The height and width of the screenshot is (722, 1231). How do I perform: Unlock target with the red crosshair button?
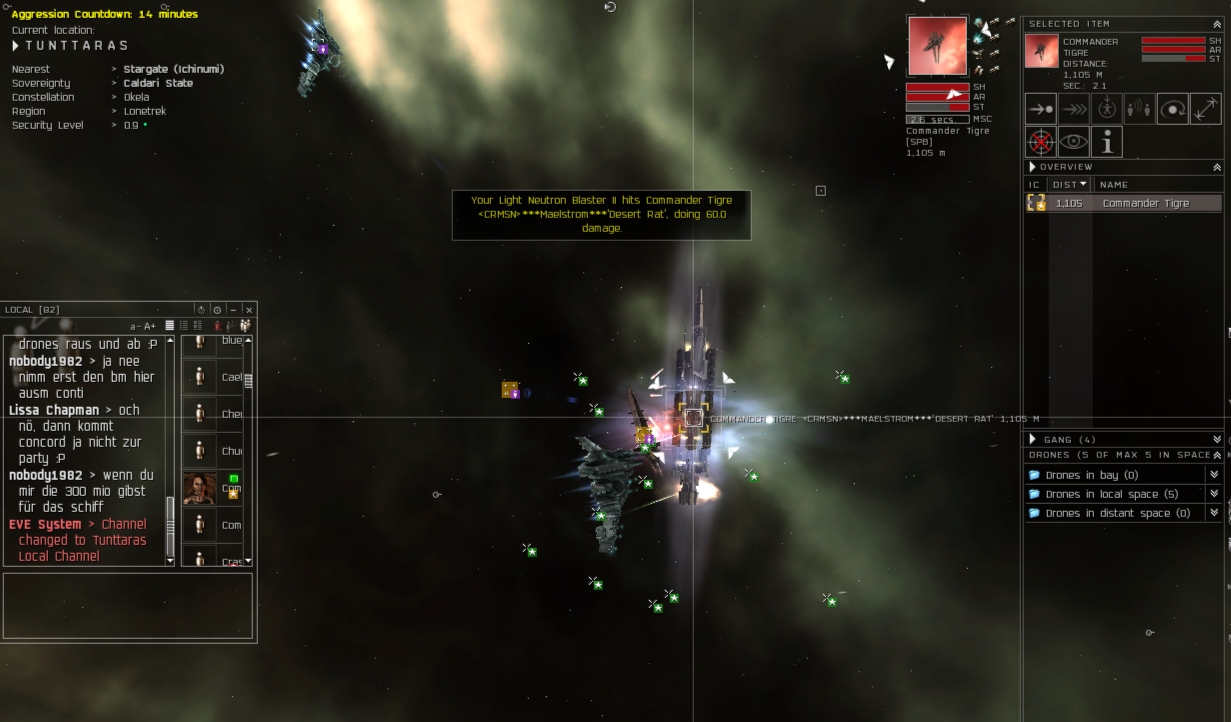click(x=1041, y=142)
